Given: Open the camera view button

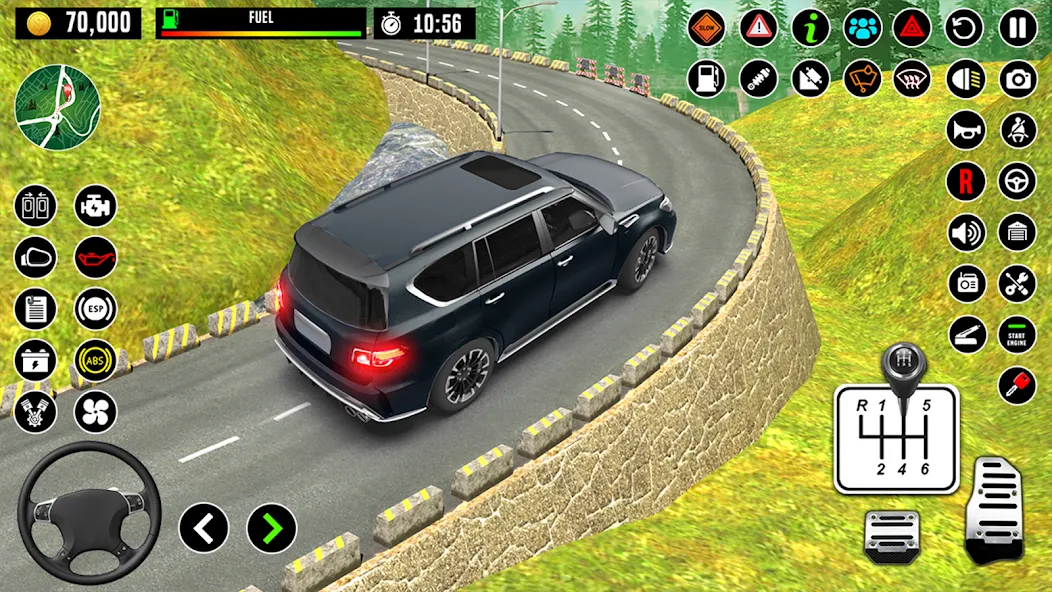Looking at the screenshot, I should (1018, 79).
